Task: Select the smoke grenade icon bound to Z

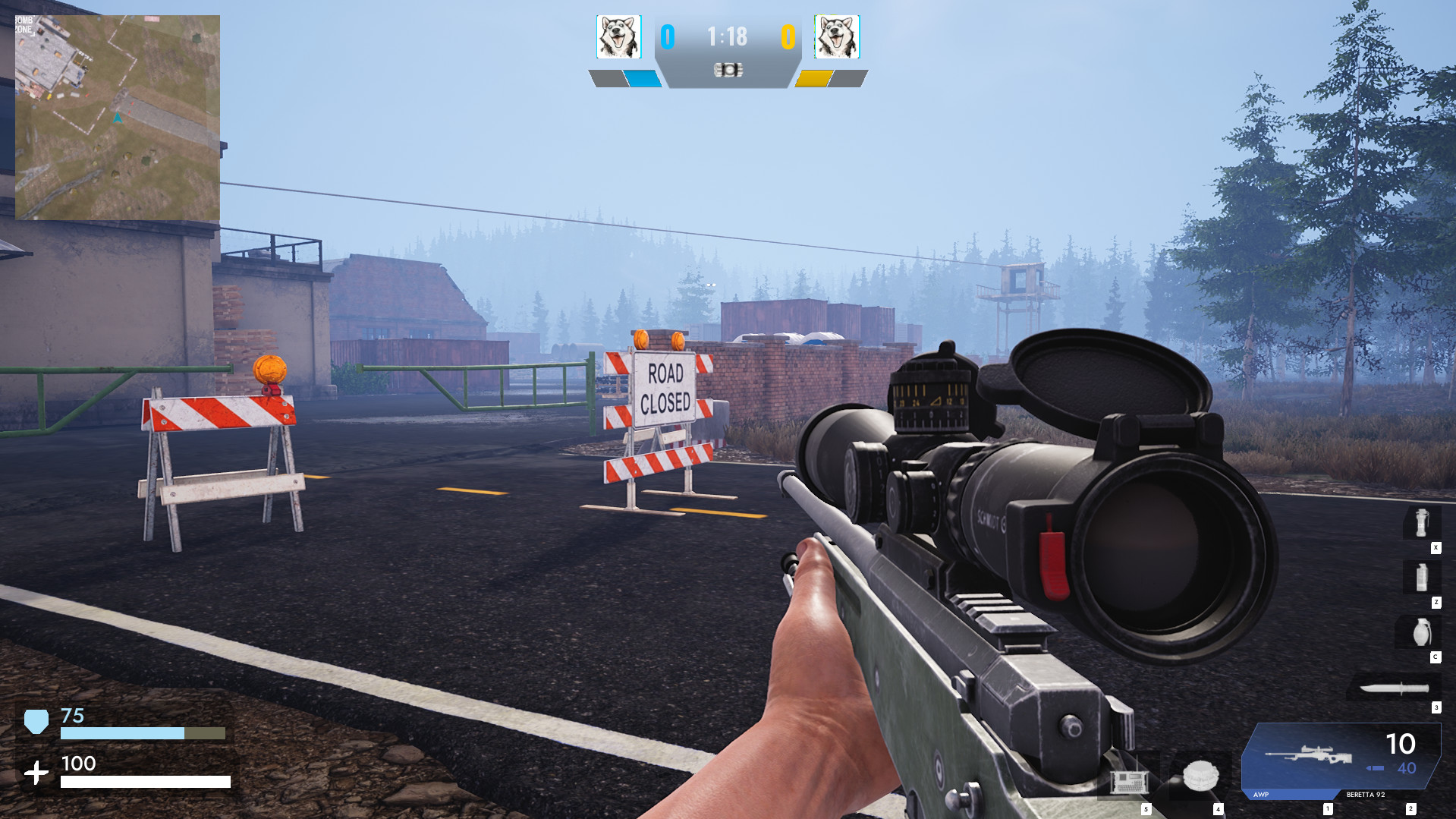Action: pyautogui.click(x=1421, y=578)
